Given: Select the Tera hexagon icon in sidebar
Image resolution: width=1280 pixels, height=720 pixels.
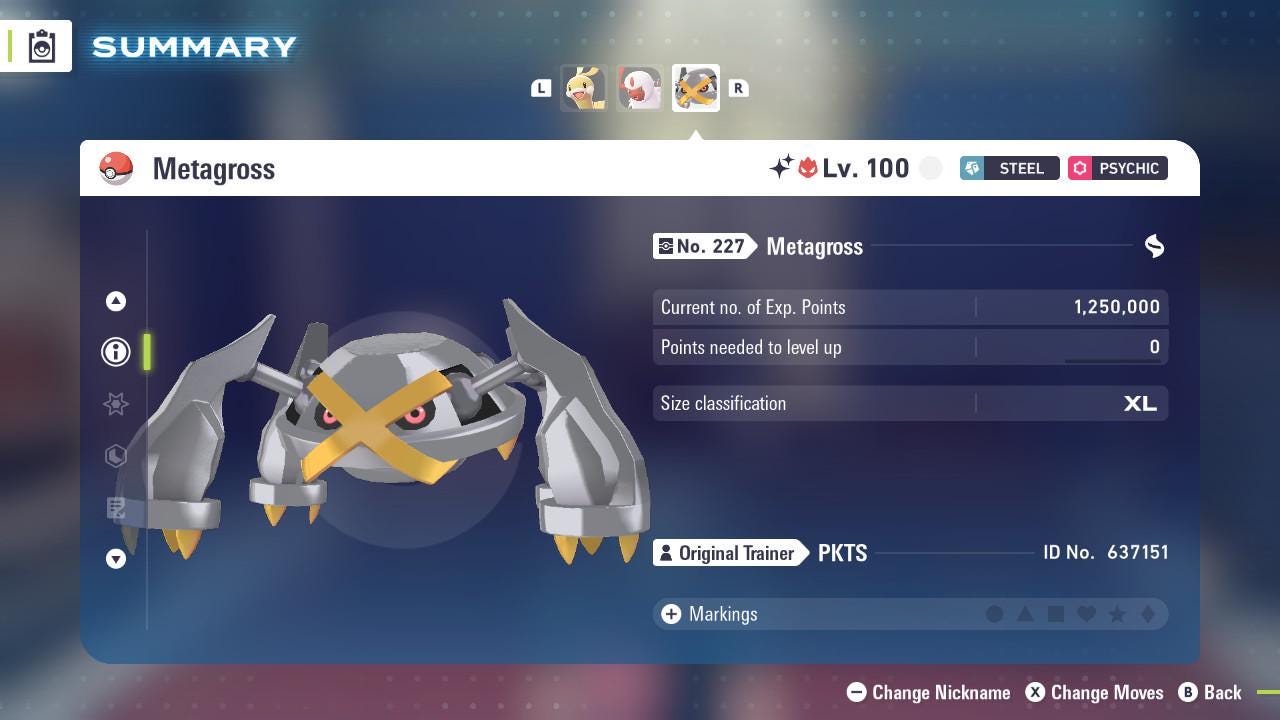Looking at the screenshot, I should coord(115,456).
